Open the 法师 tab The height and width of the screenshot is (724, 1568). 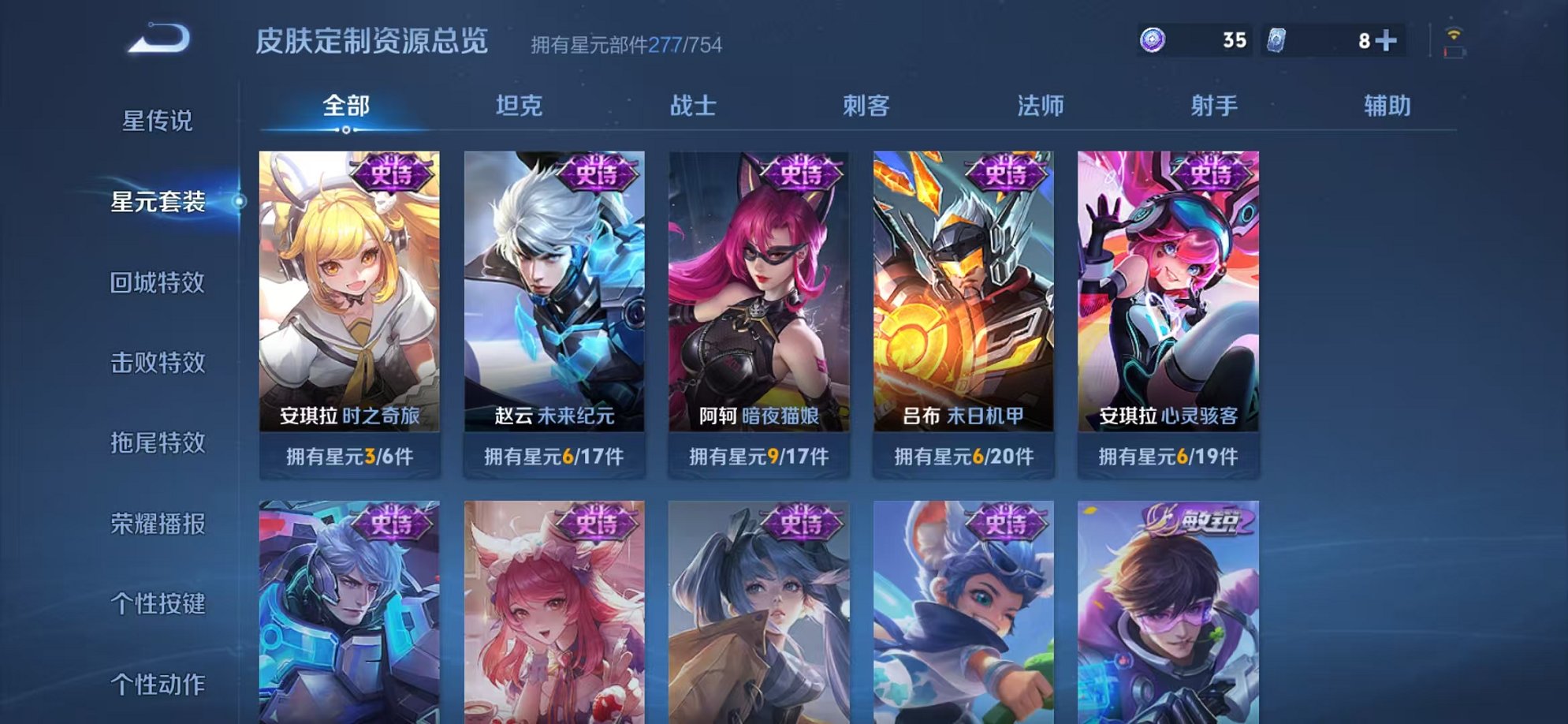(x=1041, y=106)
